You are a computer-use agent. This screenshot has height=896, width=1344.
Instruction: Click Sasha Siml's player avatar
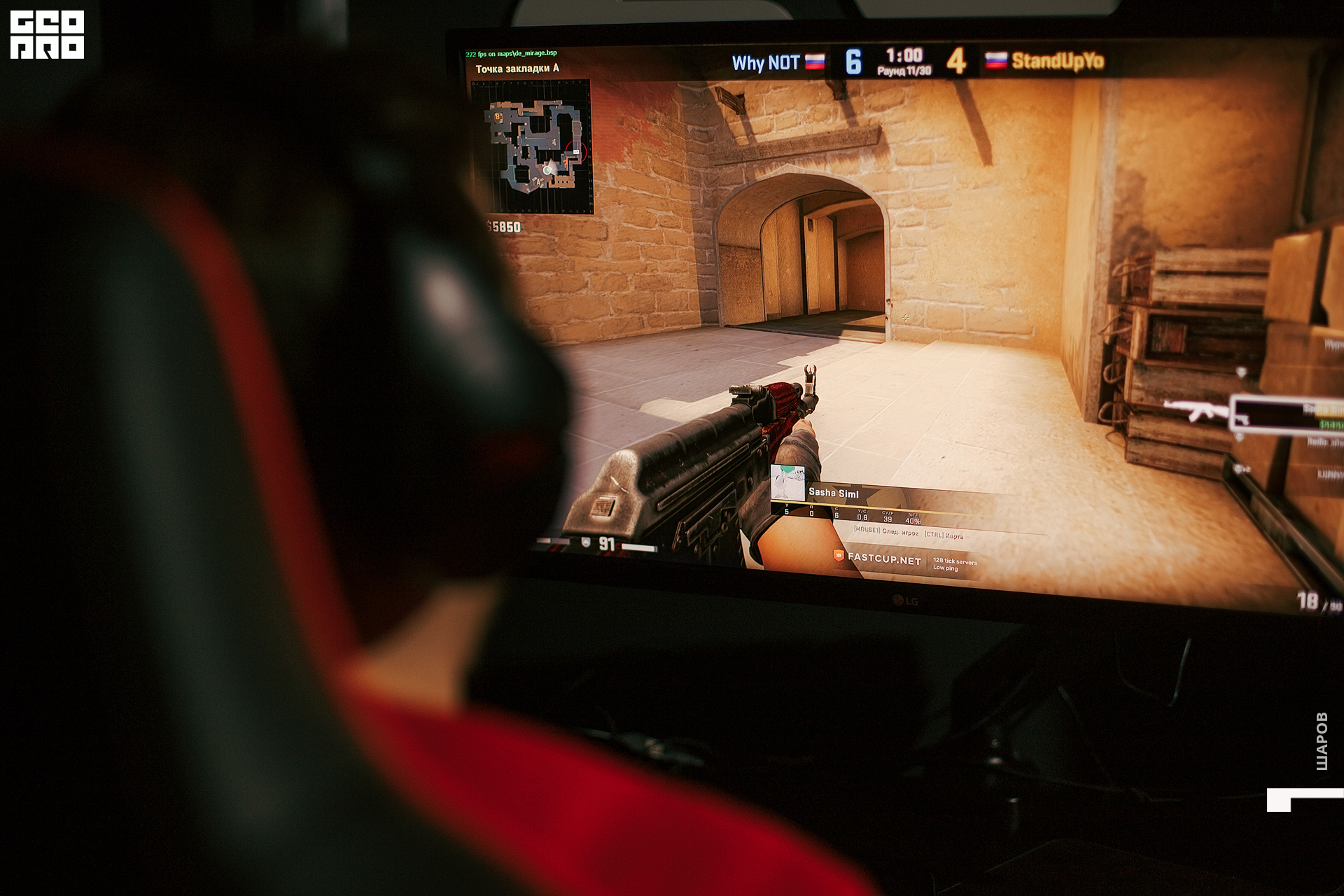[x=787, y=482]
